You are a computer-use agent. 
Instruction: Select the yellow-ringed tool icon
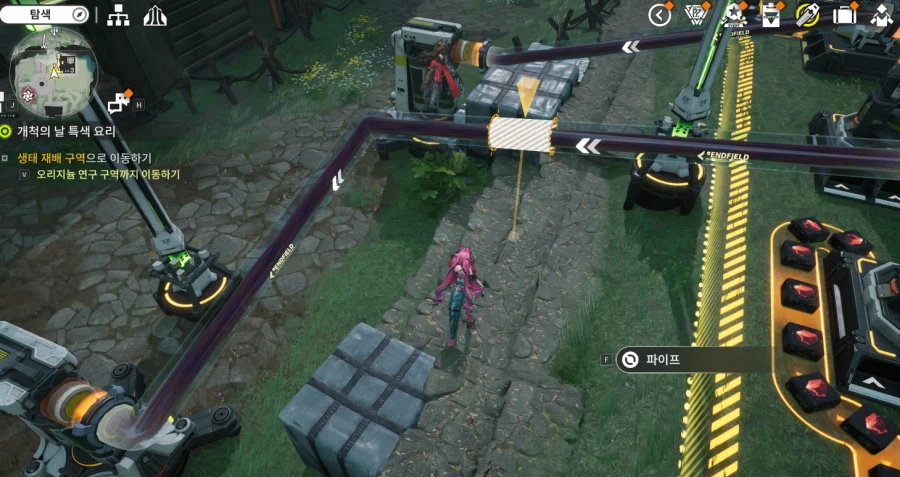point(808,15)
